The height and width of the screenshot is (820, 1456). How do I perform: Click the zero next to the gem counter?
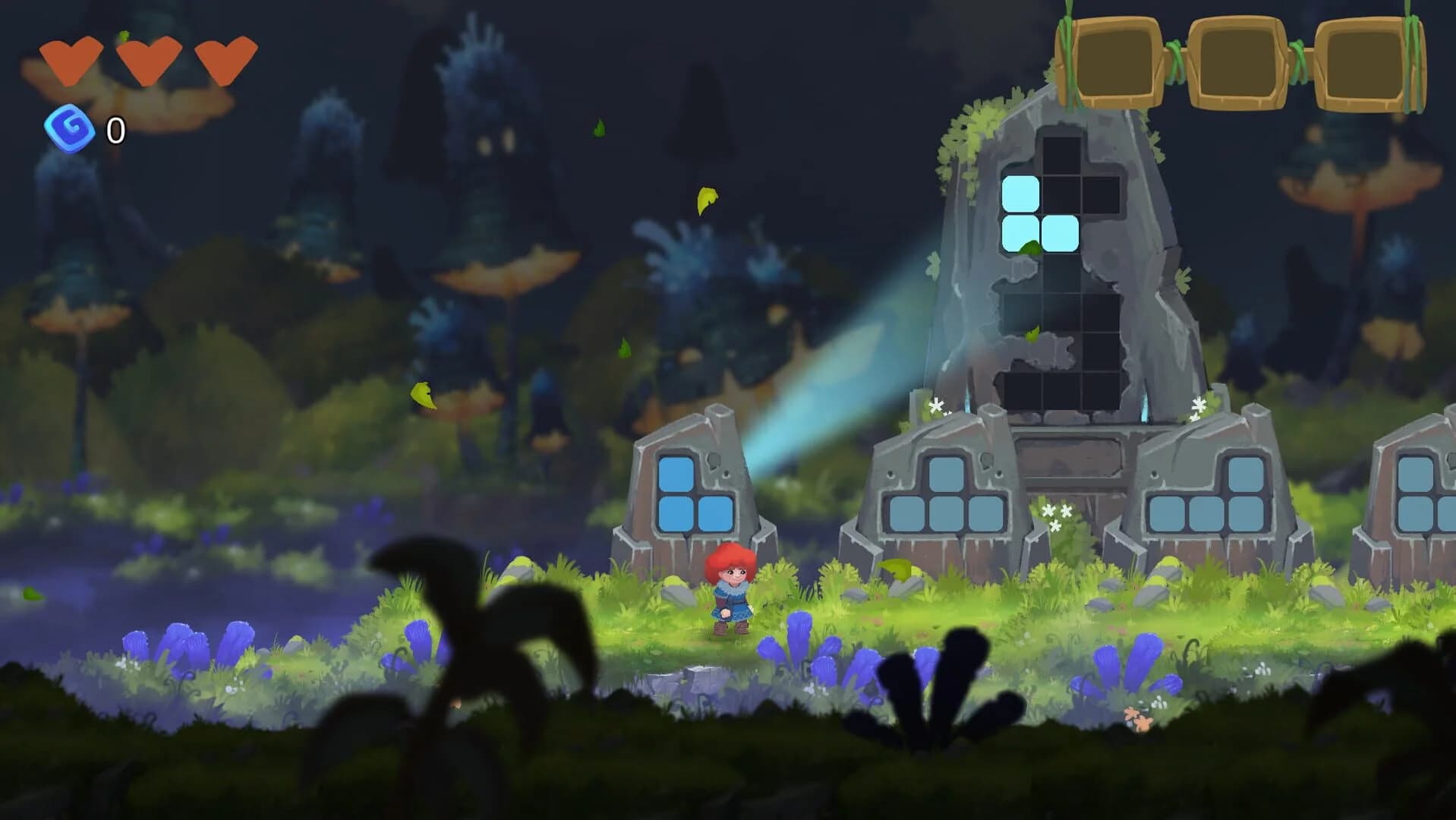(x=115, y=131)
